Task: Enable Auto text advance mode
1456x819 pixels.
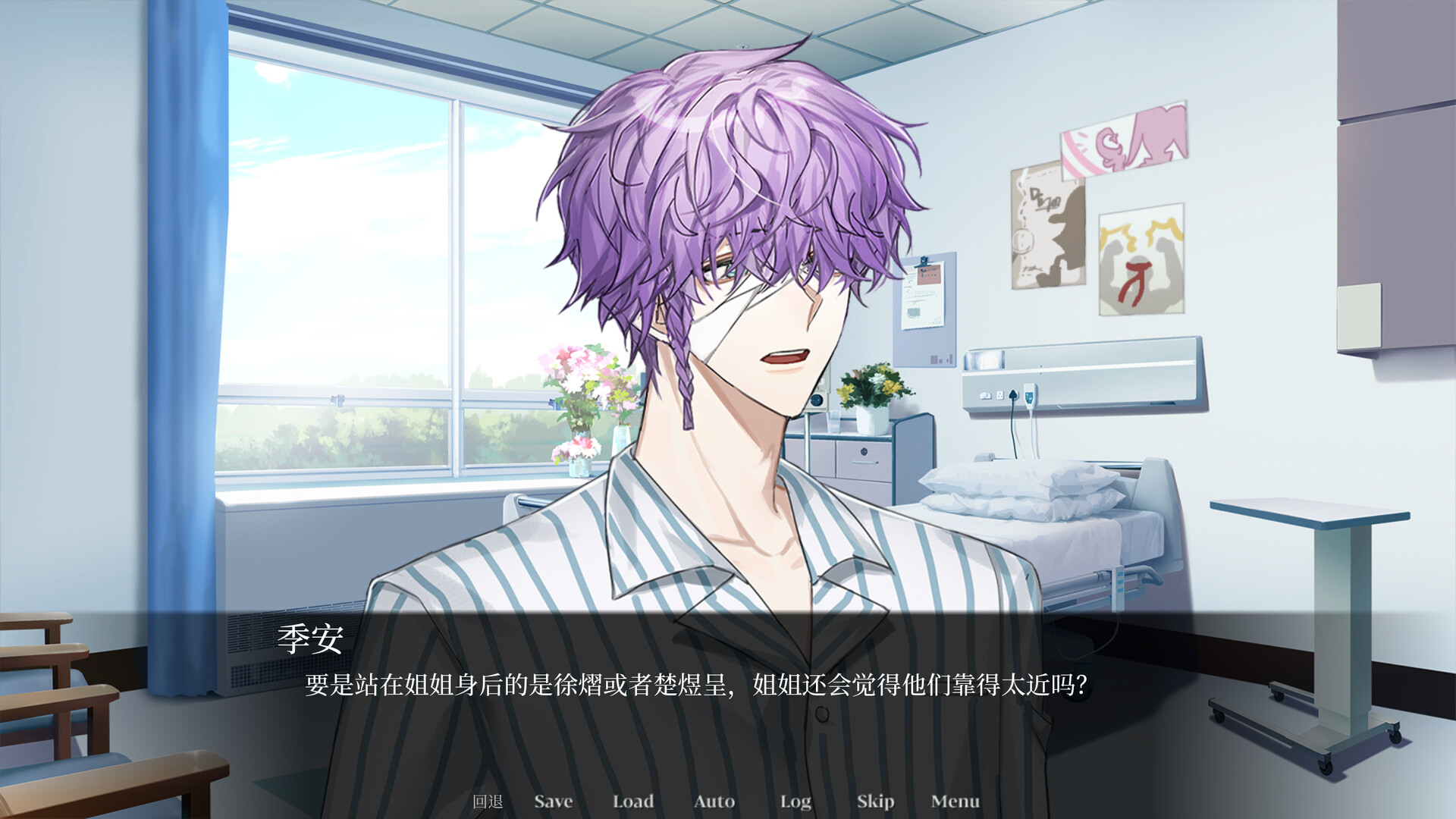Action: (714, 801)
